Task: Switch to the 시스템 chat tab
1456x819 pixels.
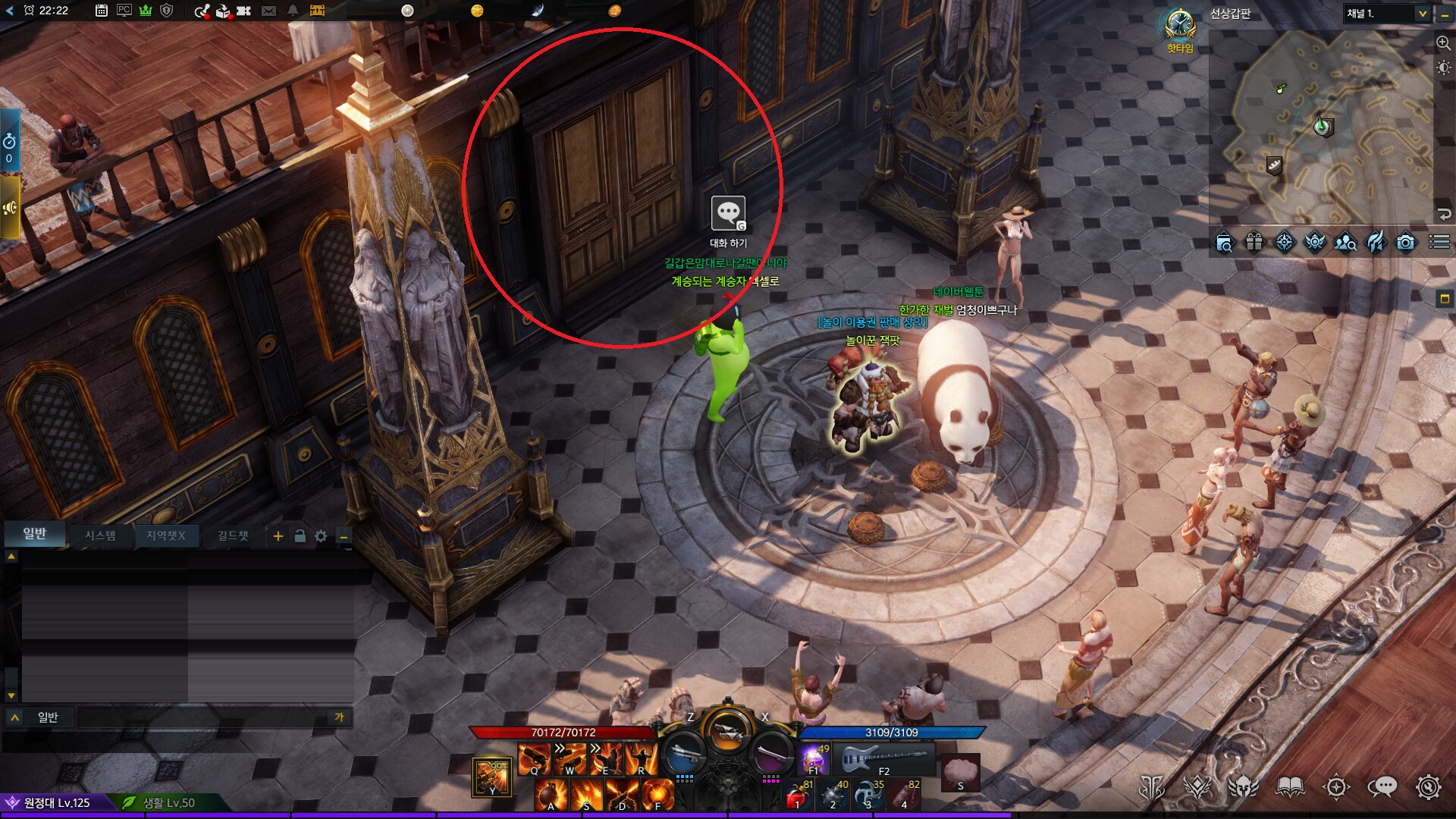Action: (100, 535)
